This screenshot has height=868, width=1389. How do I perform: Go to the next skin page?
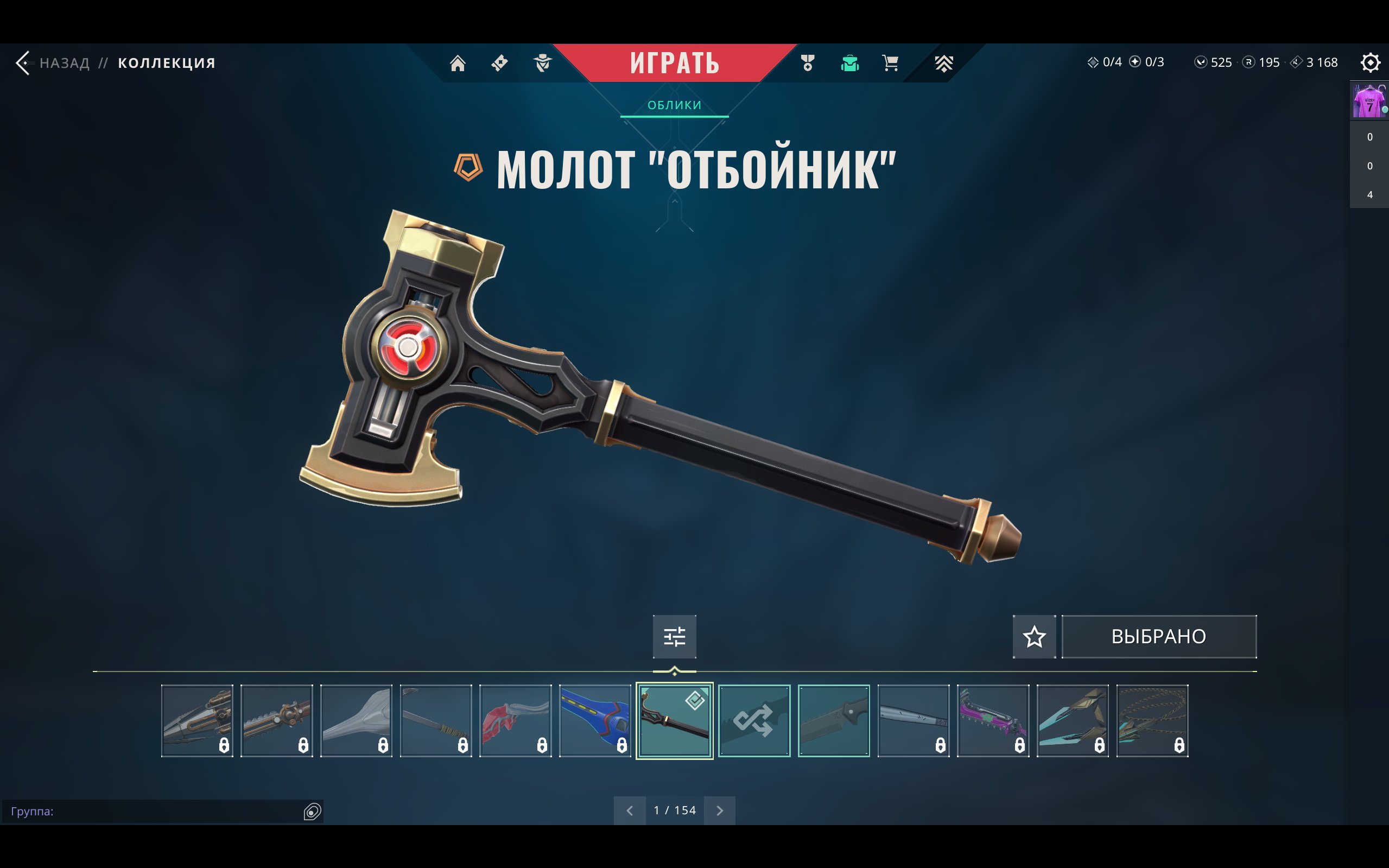720,810
